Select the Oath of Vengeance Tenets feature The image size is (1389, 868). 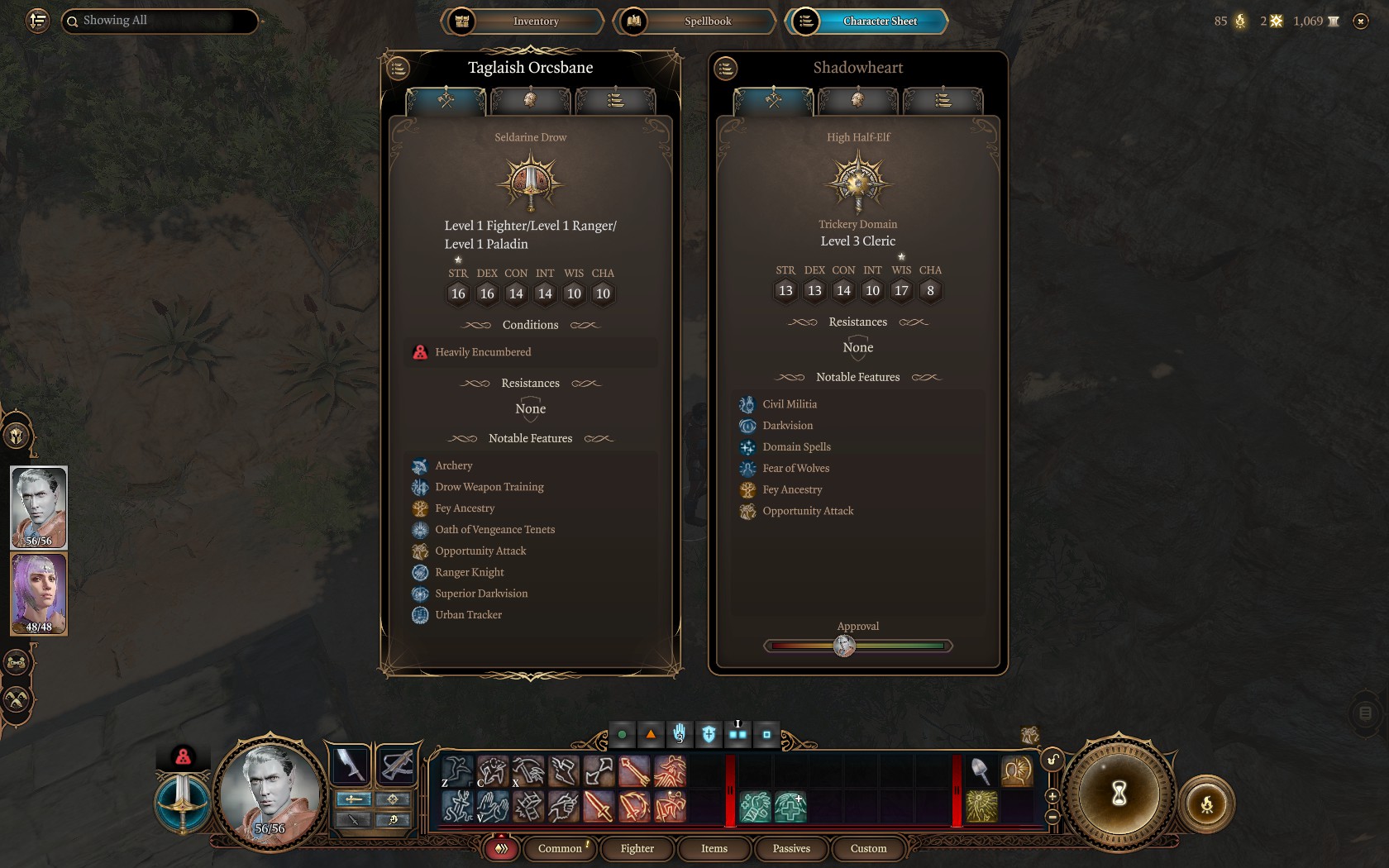tap(494, 530)
